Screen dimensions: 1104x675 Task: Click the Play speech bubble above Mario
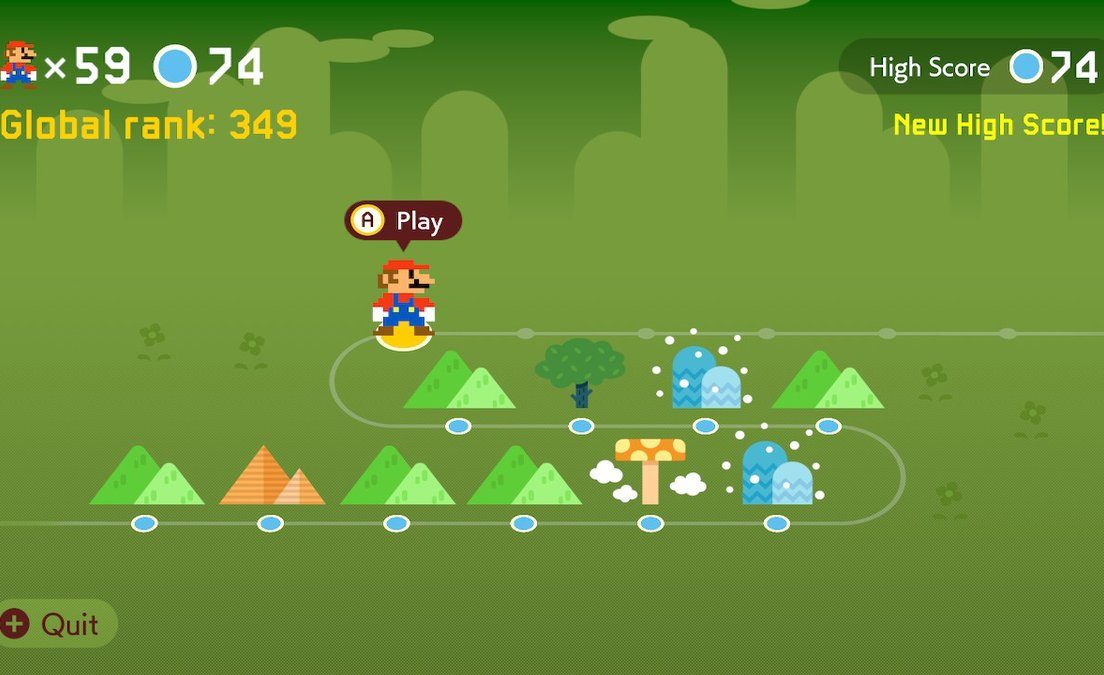tap(403, 221)
